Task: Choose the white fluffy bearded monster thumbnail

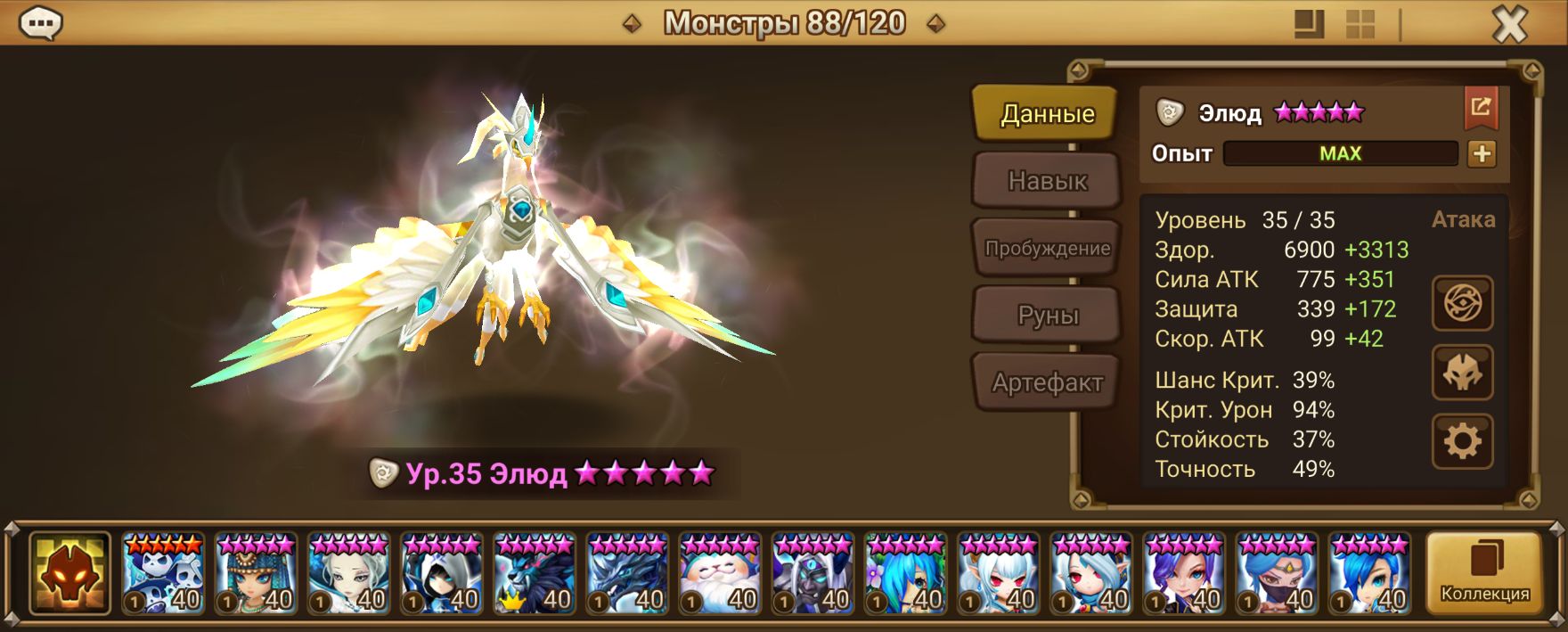Action: (x=720, y=573)
